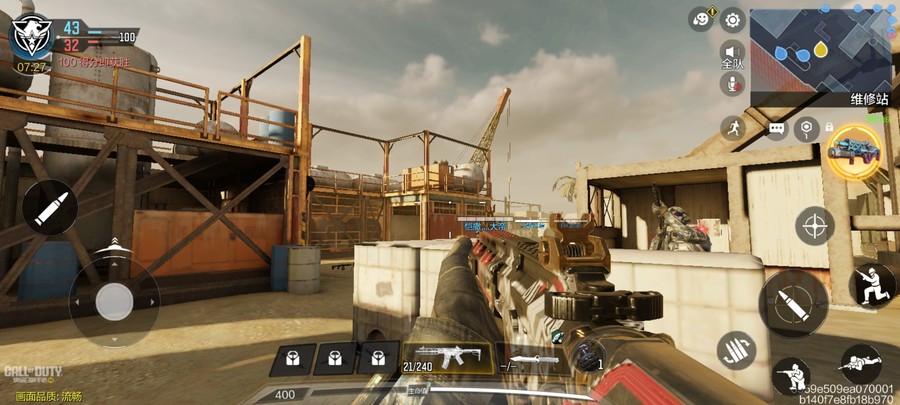Toggle the team voice speaker
900x405 pixels.
point(732,52)
